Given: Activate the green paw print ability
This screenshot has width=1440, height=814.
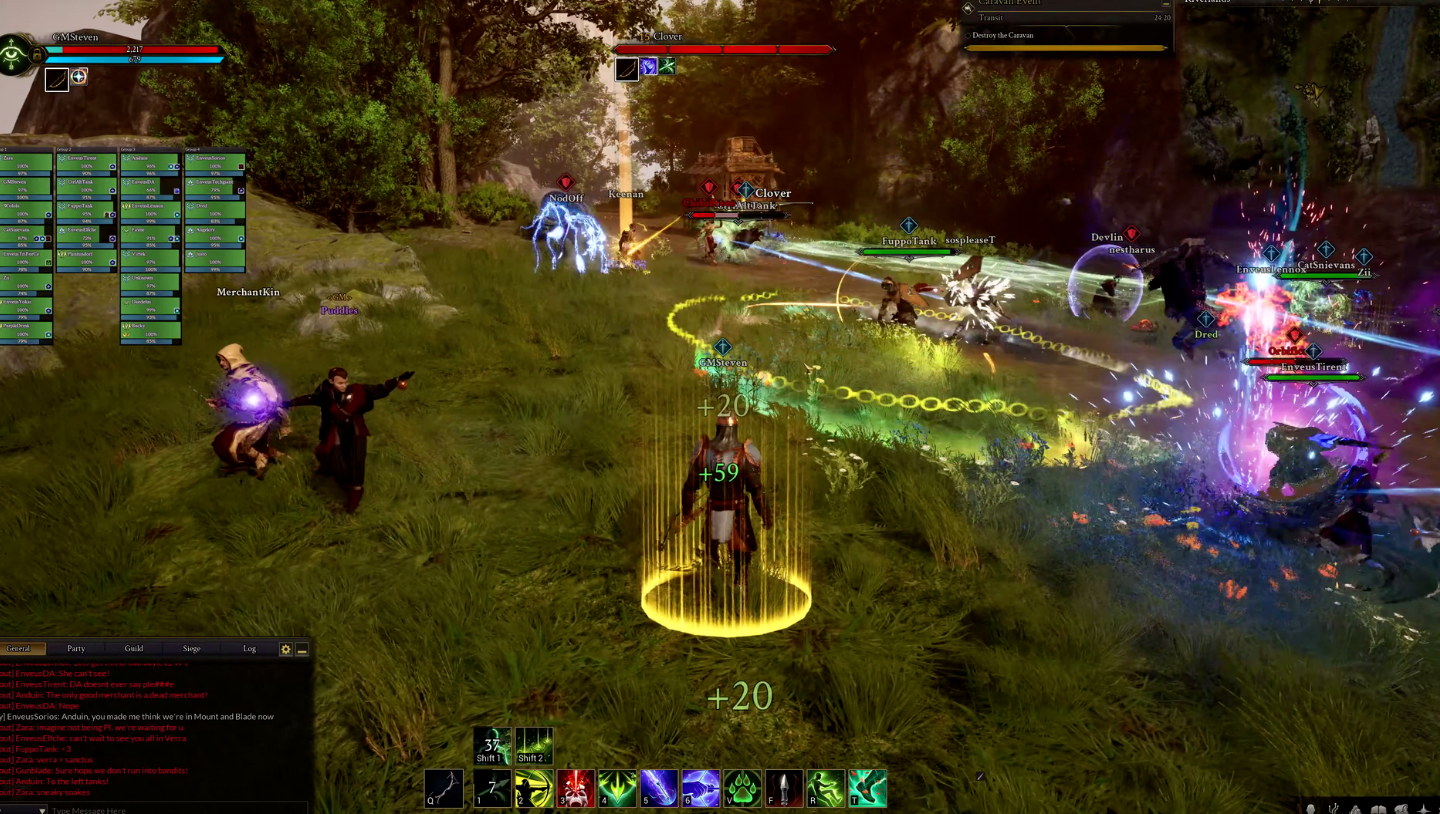Looking at the screenshot, I should pos(743,788).
